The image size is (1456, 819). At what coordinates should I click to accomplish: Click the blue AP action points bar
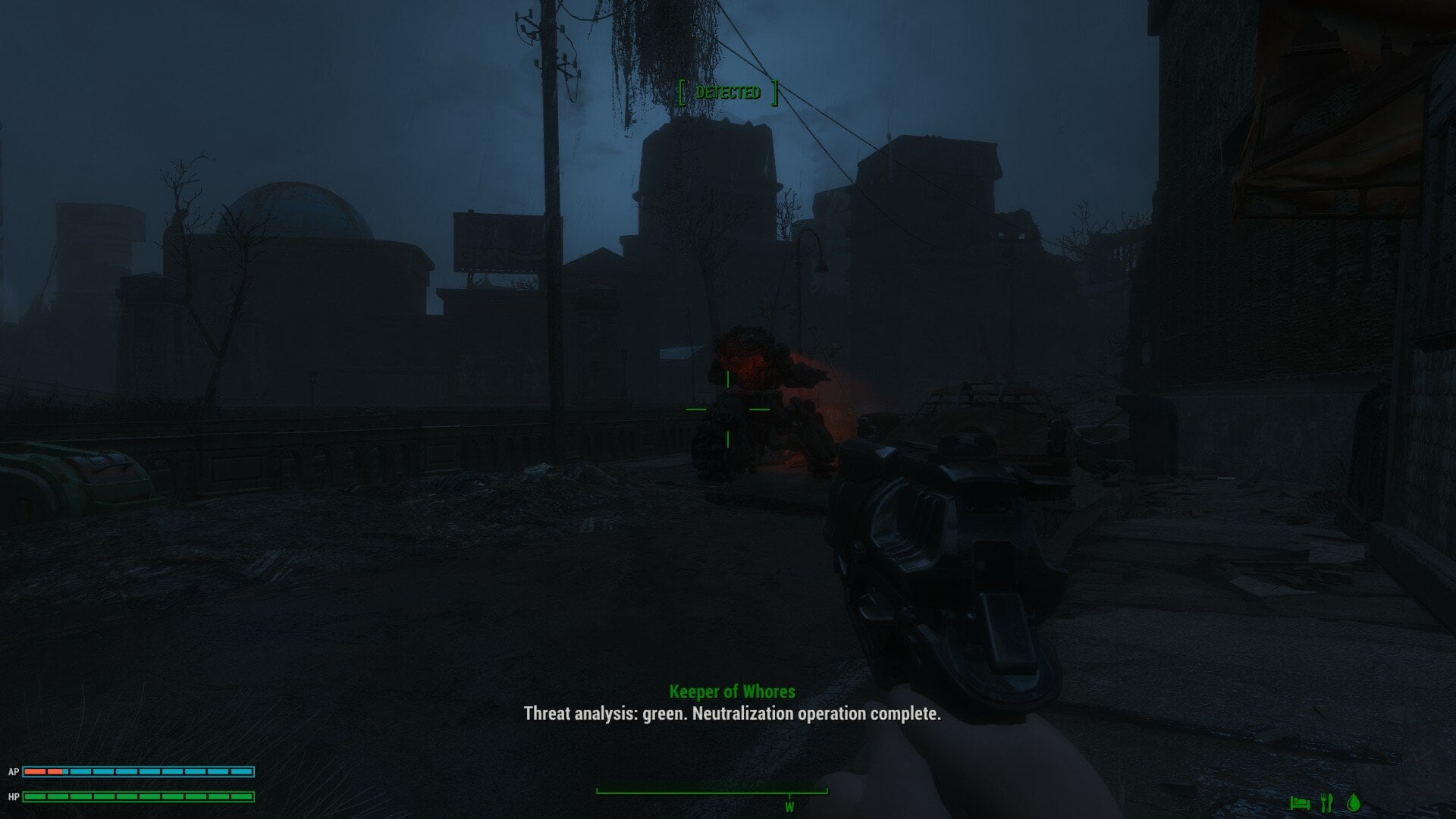click(136, 772)
